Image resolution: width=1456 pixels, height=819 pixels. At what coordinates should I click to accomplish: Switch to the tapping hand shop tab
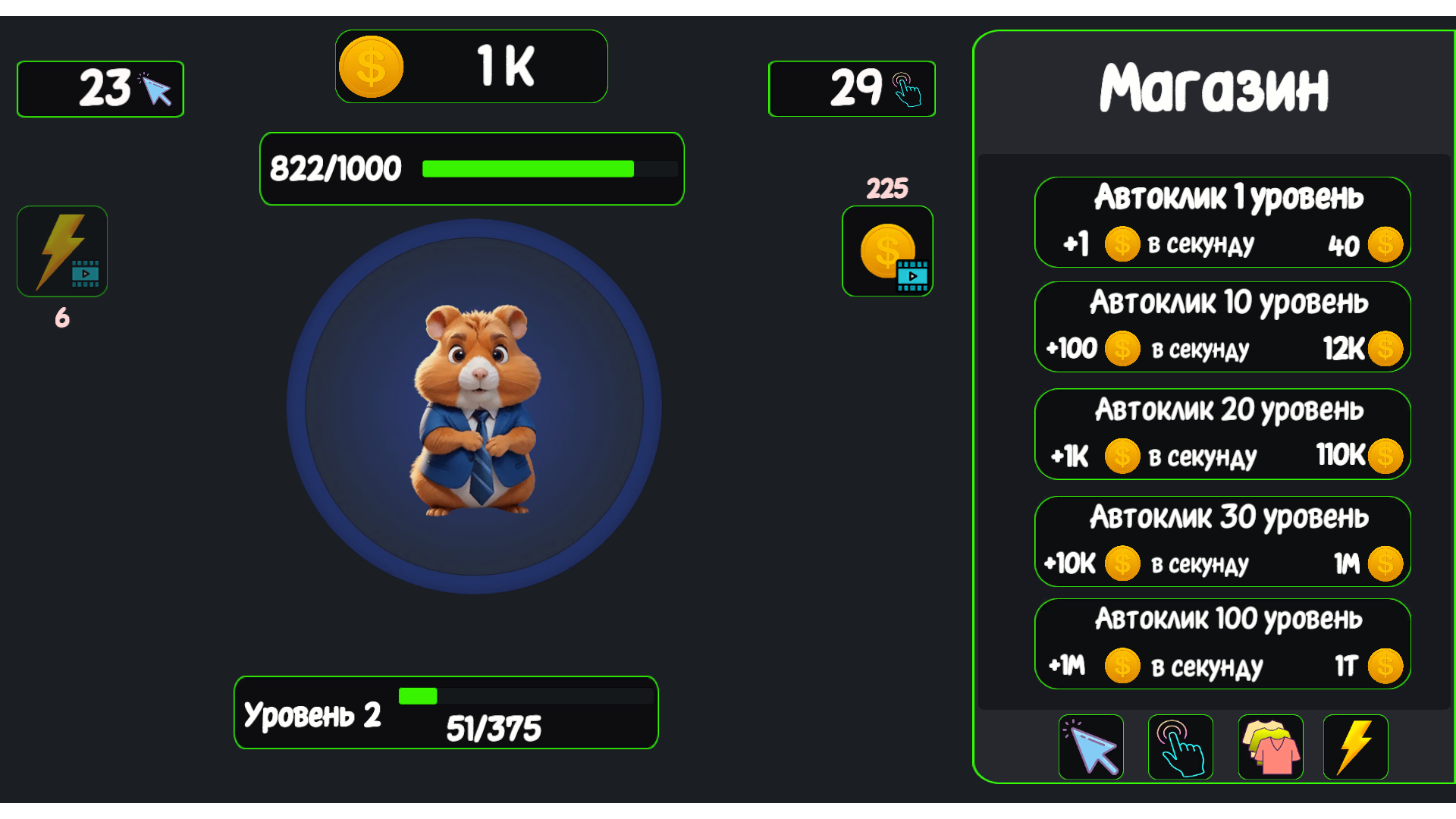click(1180, 747)
